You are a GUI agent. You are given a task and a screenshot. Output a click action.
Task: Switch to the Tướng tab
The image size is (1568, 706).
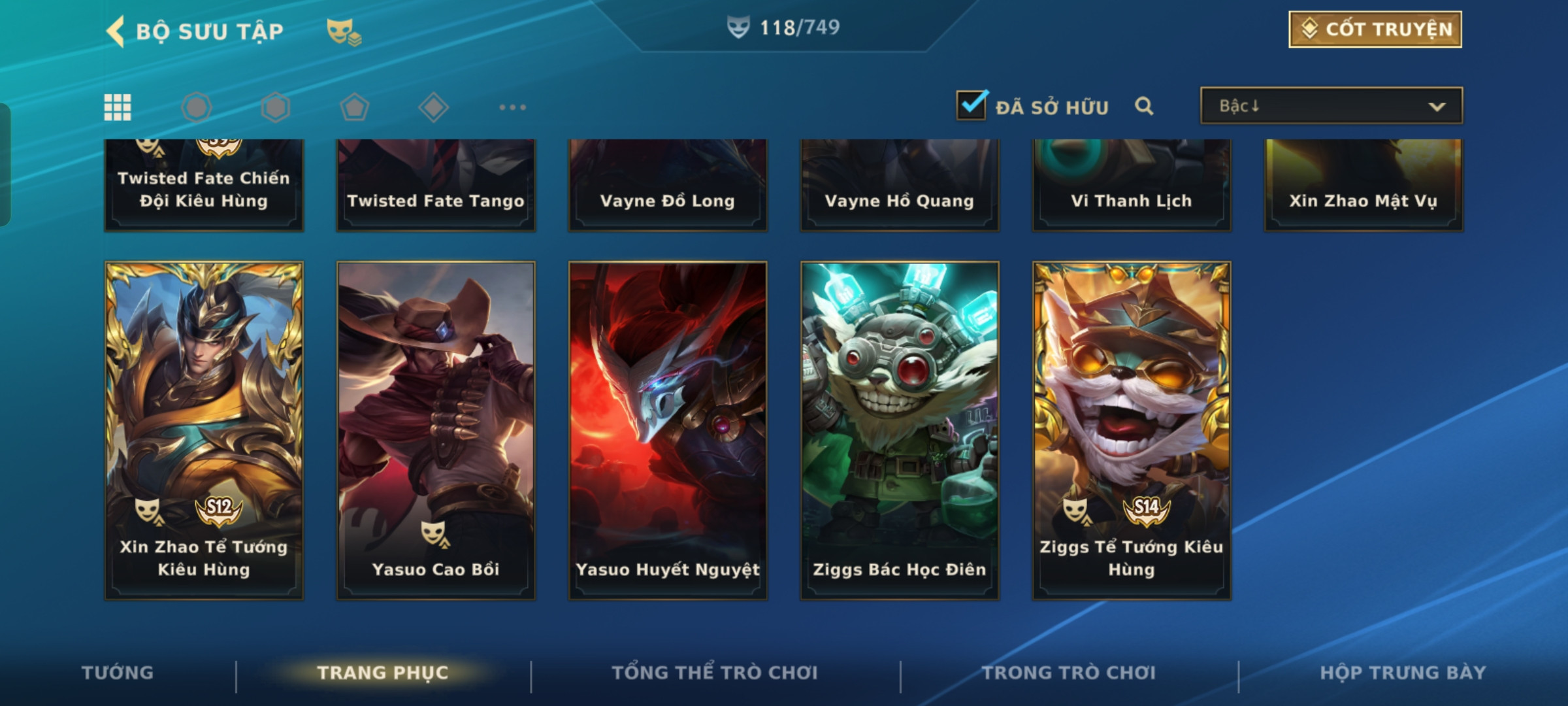click(x=118, y=672)
